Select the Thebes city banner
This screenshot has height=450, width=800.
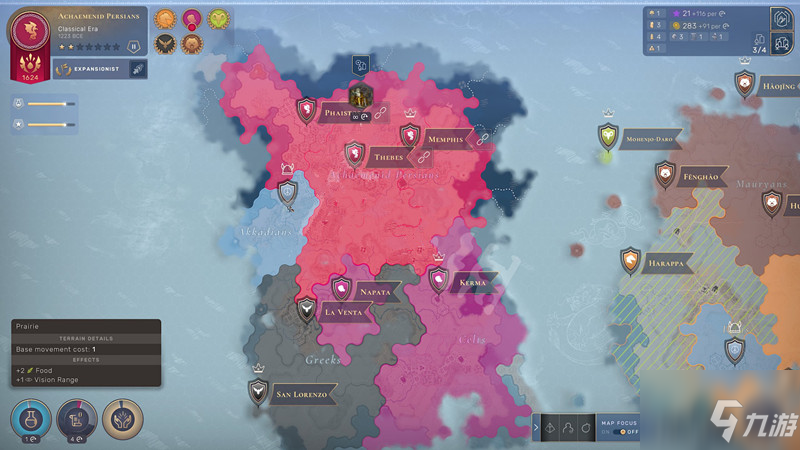click(x=387, y=157)
